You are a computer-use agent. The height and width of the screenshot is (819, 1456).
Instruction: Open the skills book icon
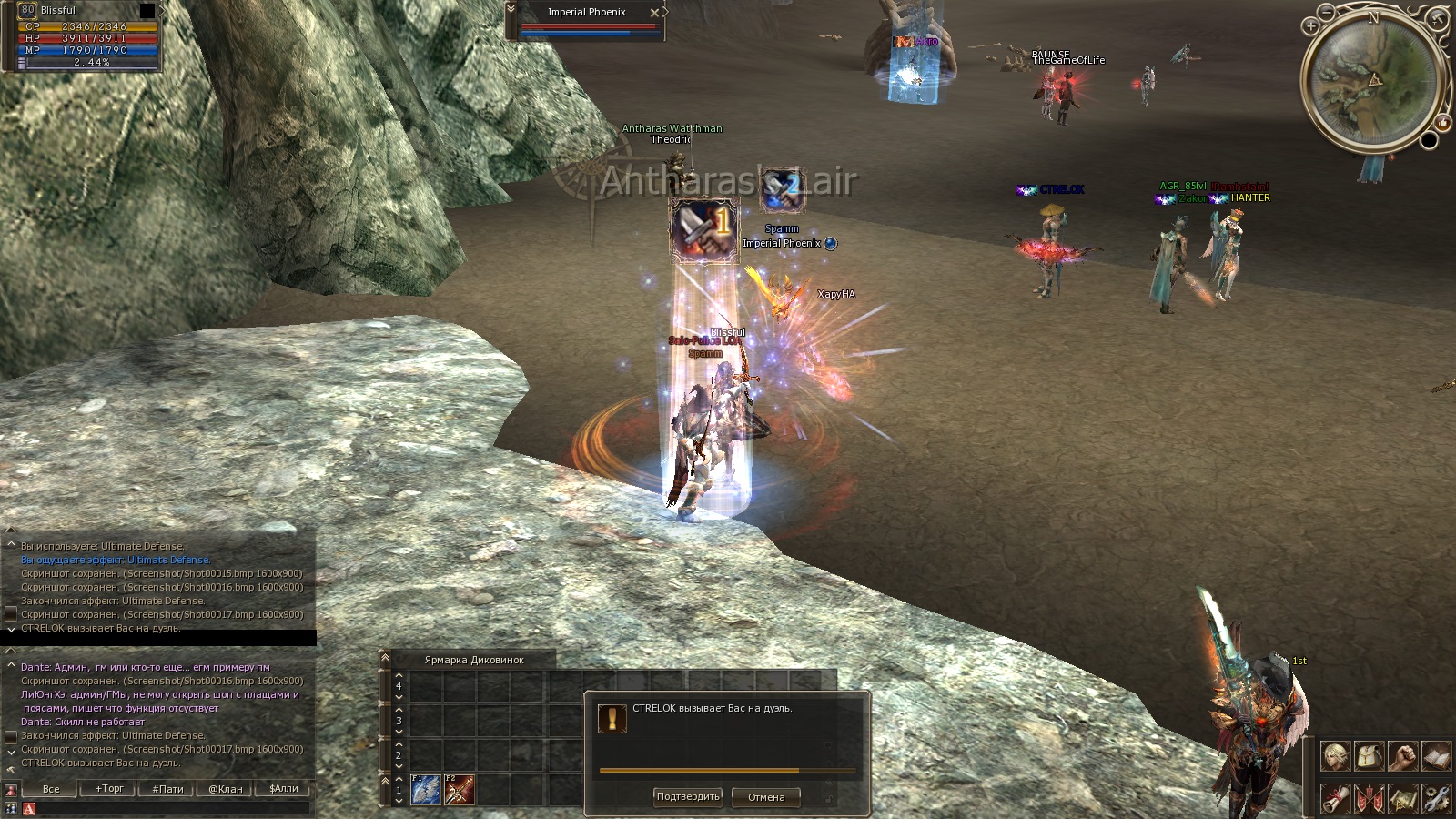tap(1436, 755)
